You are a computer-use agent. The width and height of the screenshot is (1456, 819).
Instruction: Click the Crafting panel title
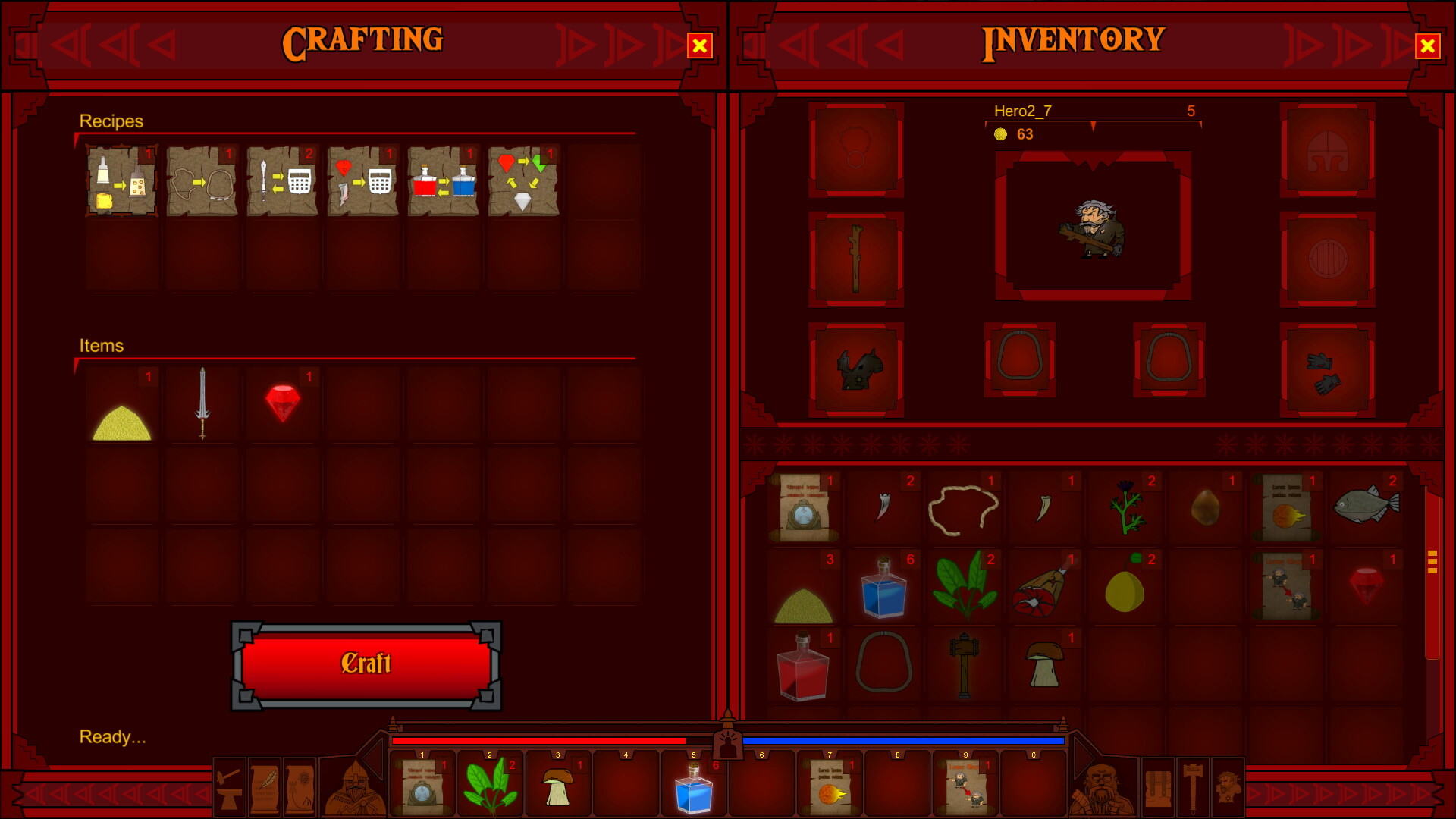(364, 41)
